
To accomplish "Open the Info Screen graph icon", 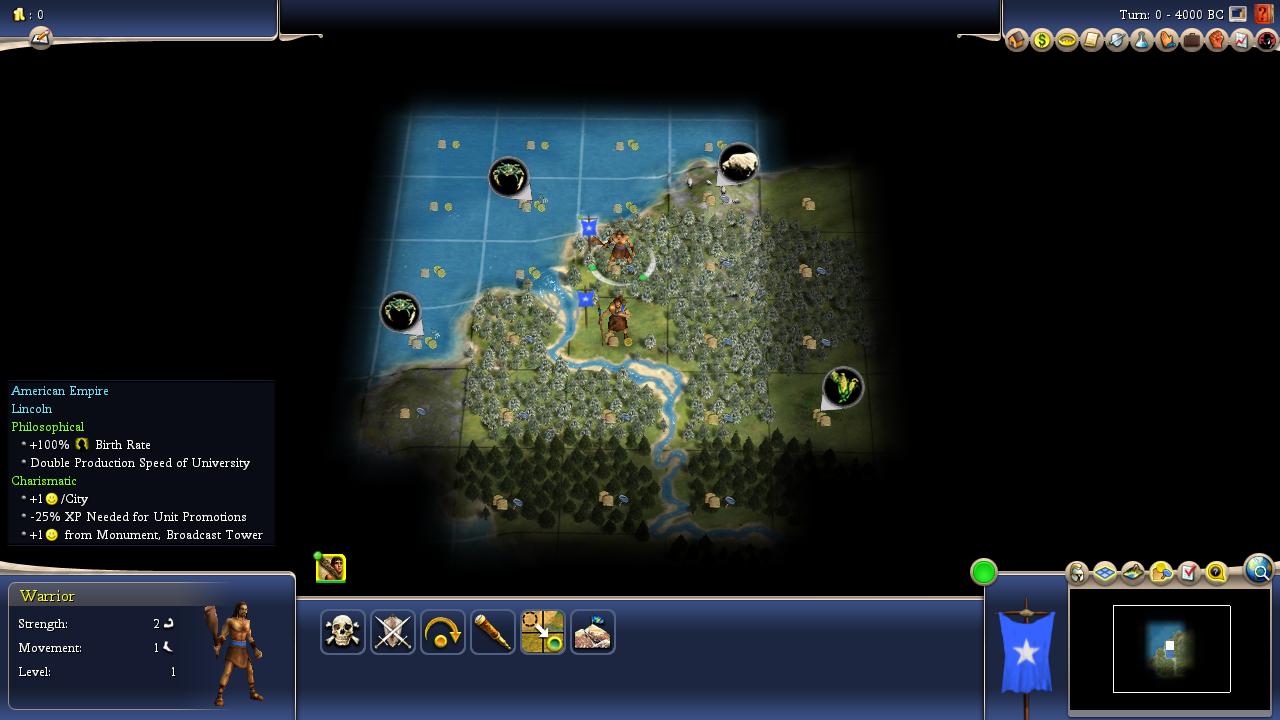I will click(x=1242, y=41).
